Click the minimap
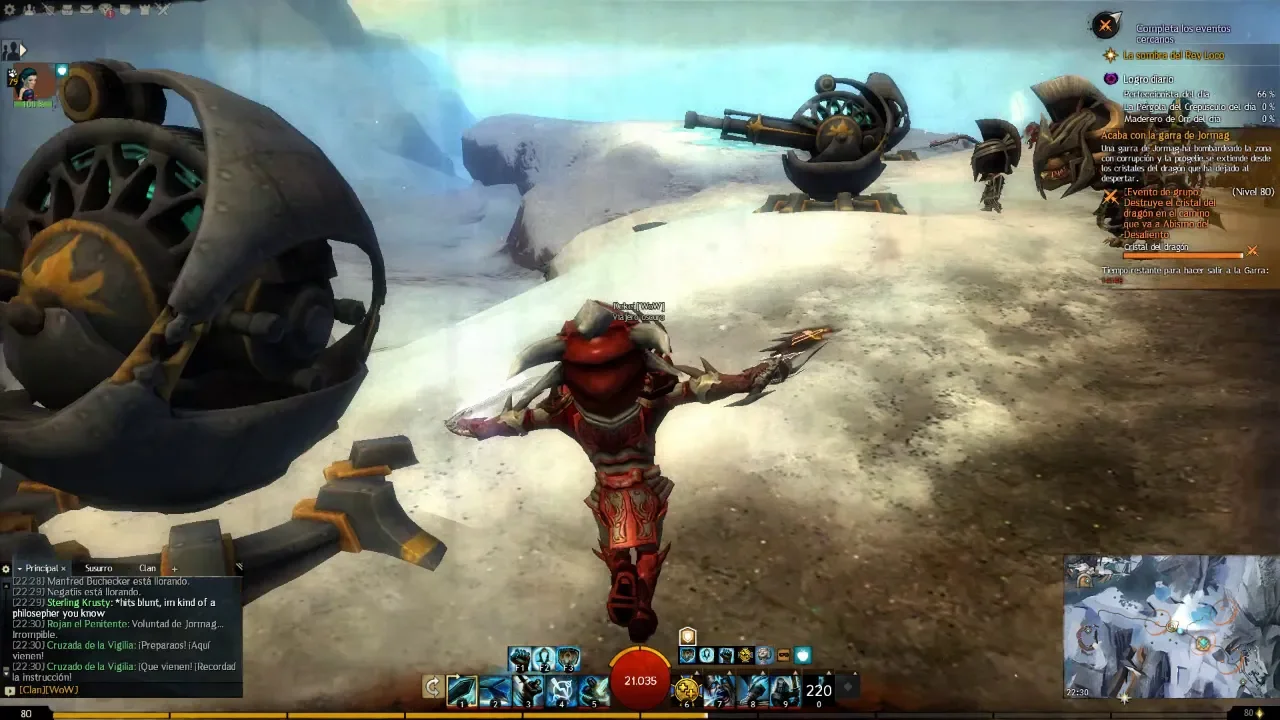Viewport: 1280px width, 720px height. click(x=1171, y=626)
